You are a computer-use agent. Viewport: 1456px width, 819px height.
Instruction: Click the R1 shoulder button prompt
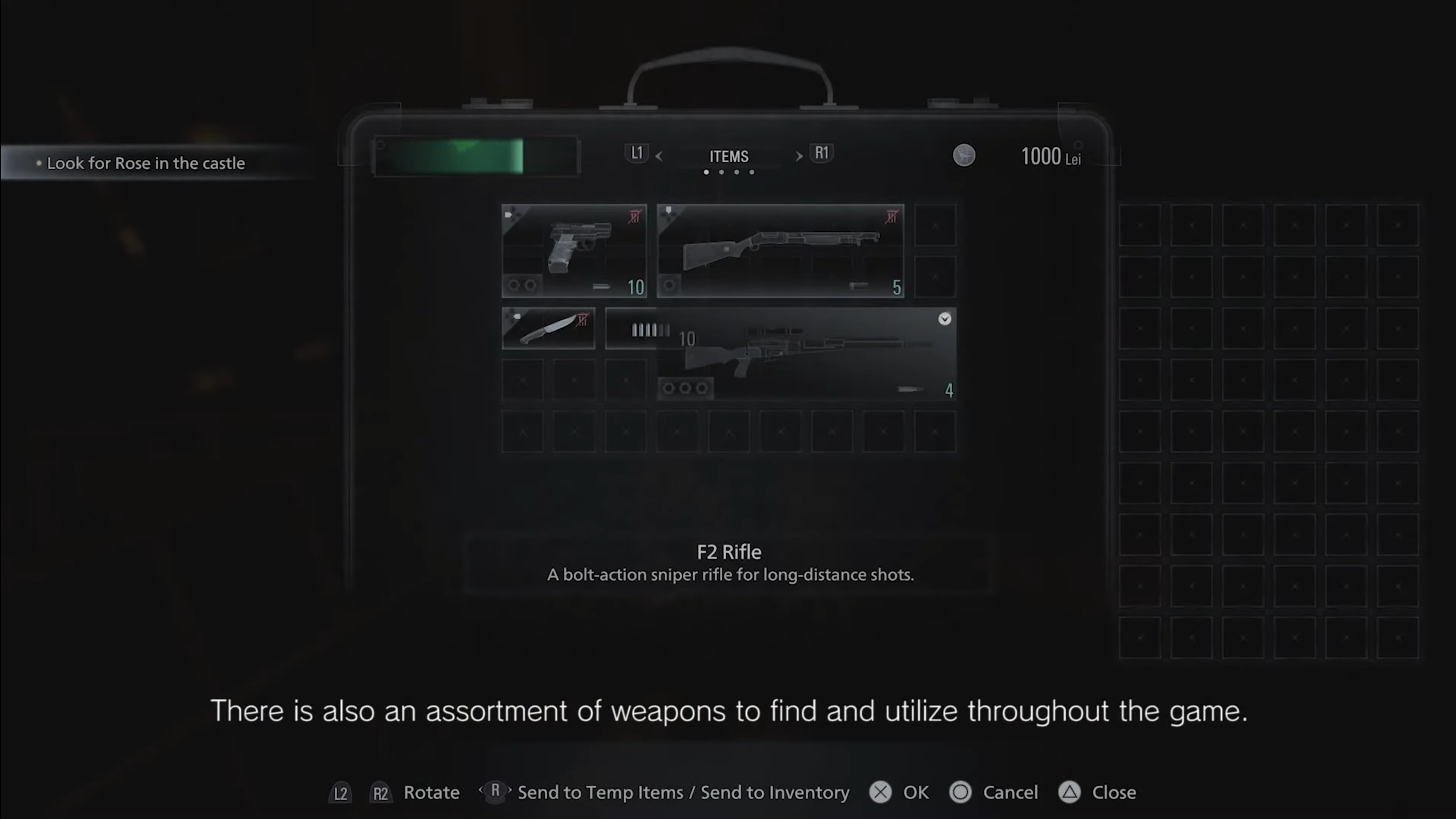pos(821,153)
